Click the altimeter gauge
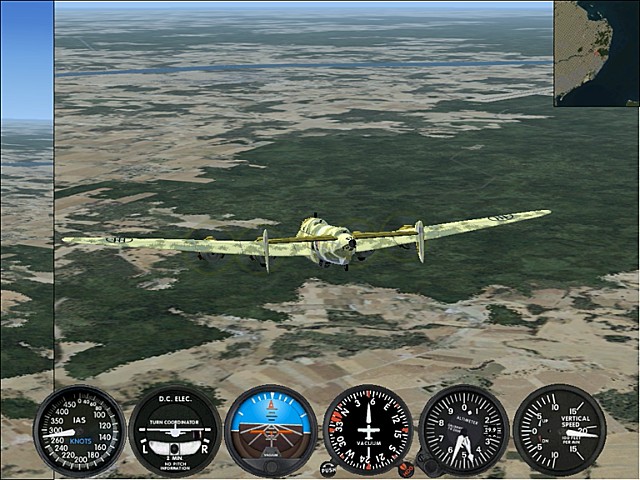This screenshot has width=640, height=480. coord(464,430)
